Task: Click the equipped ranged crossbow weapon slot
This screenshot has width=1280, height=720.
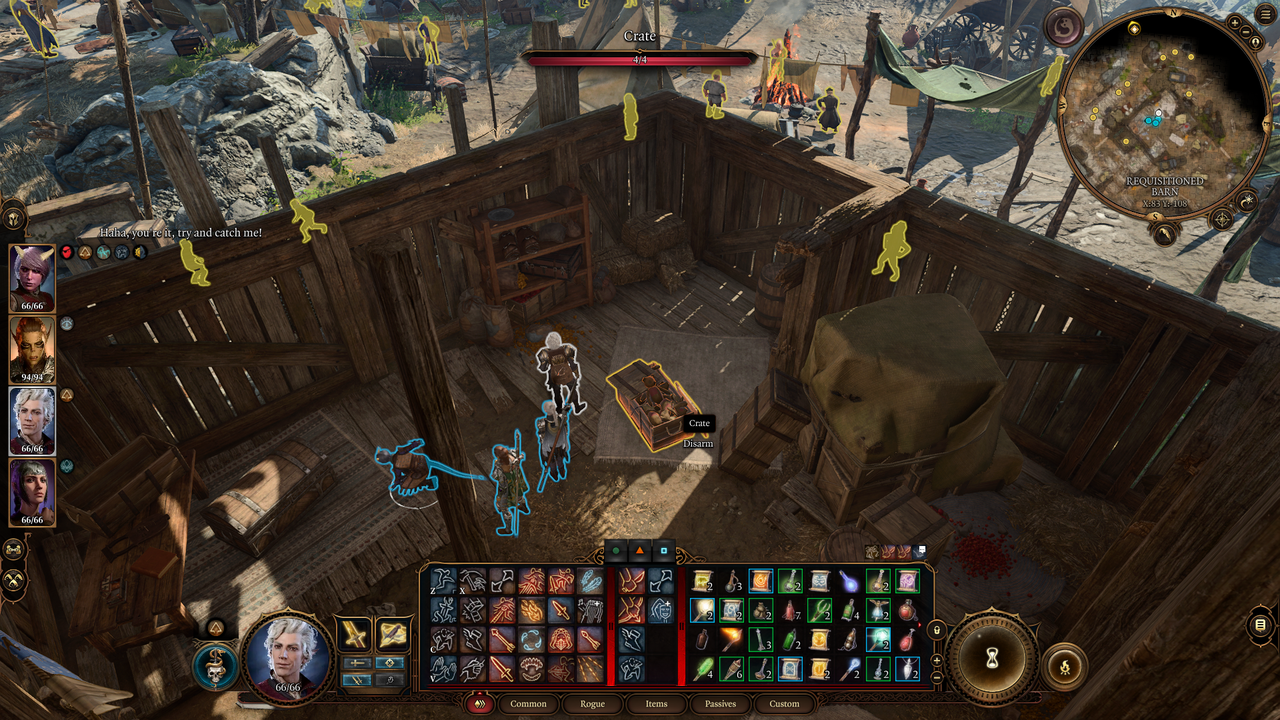Action: point(392,634)
